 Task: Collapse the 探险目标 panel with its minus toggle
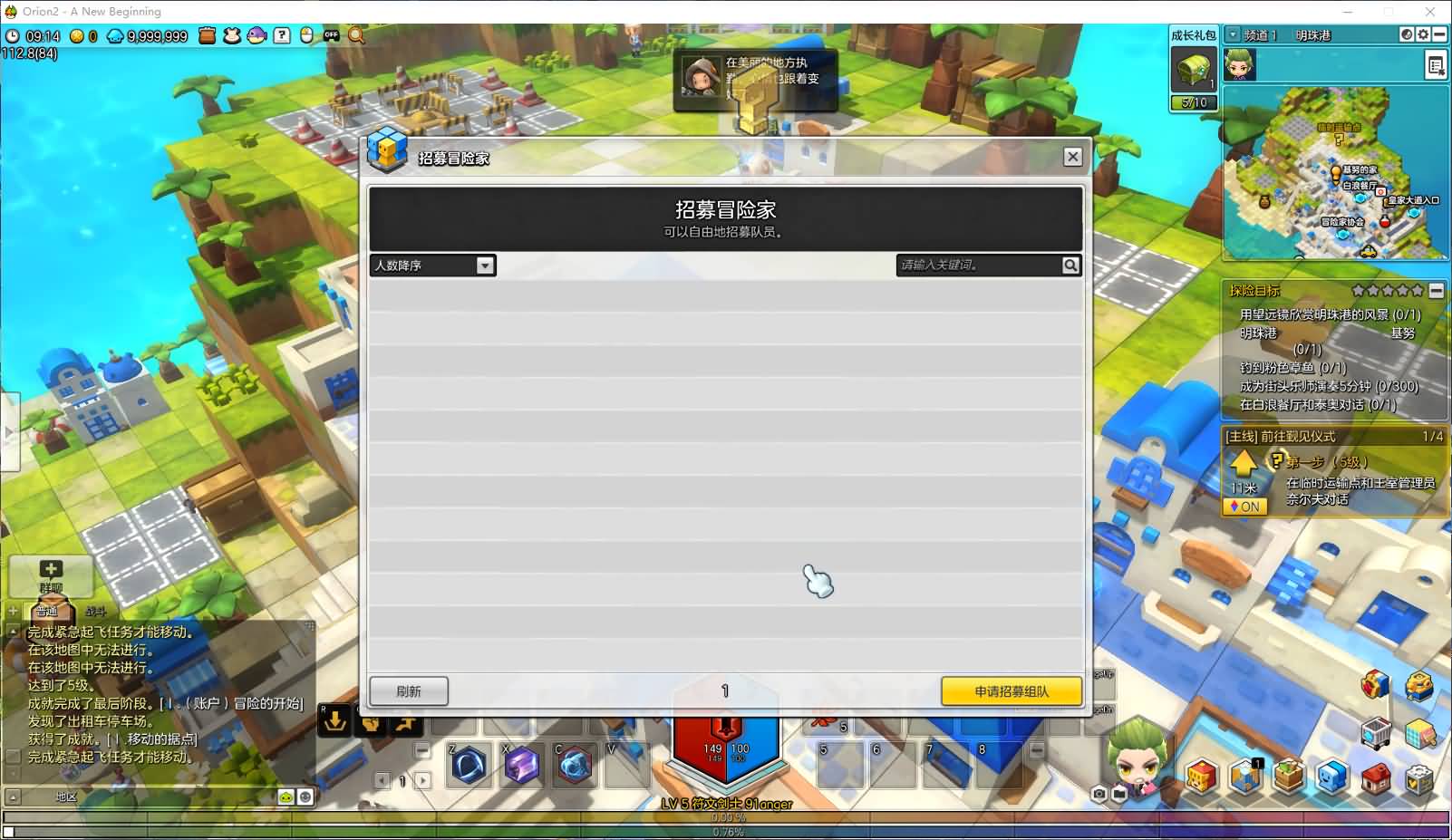click(1436, 291)
